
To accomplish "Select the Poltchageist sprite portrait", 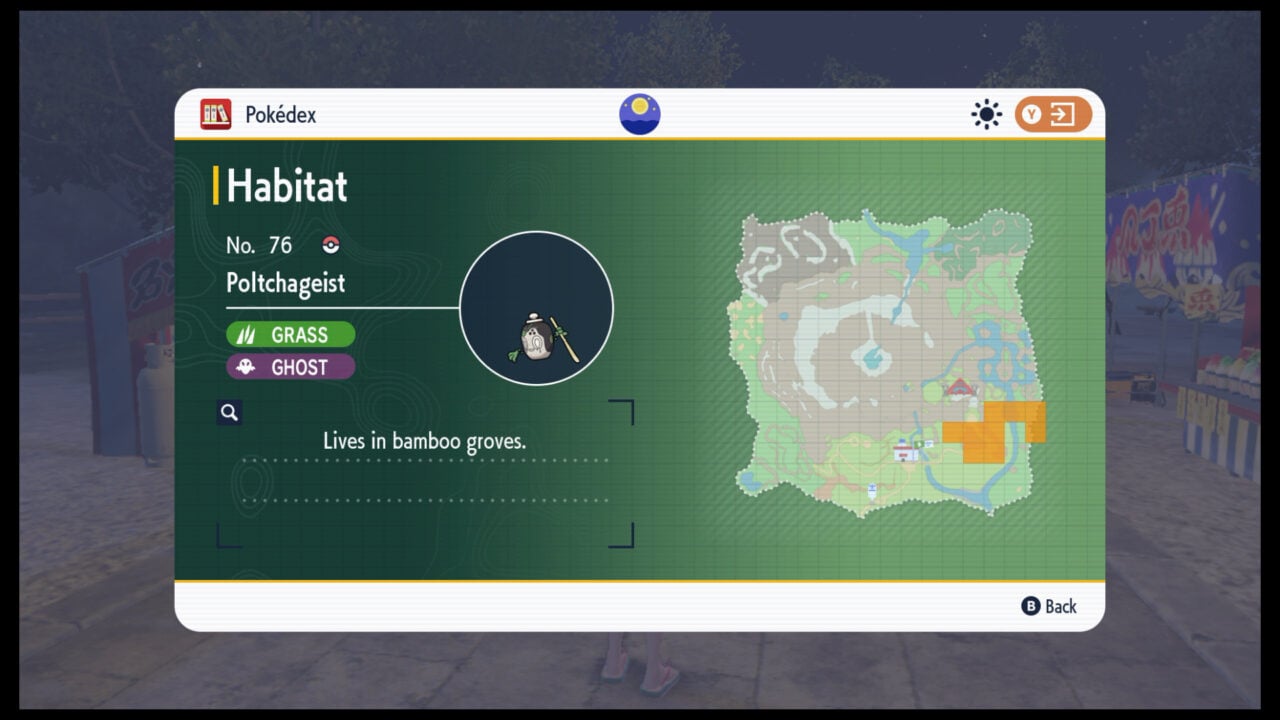I will tap(537, 308).
